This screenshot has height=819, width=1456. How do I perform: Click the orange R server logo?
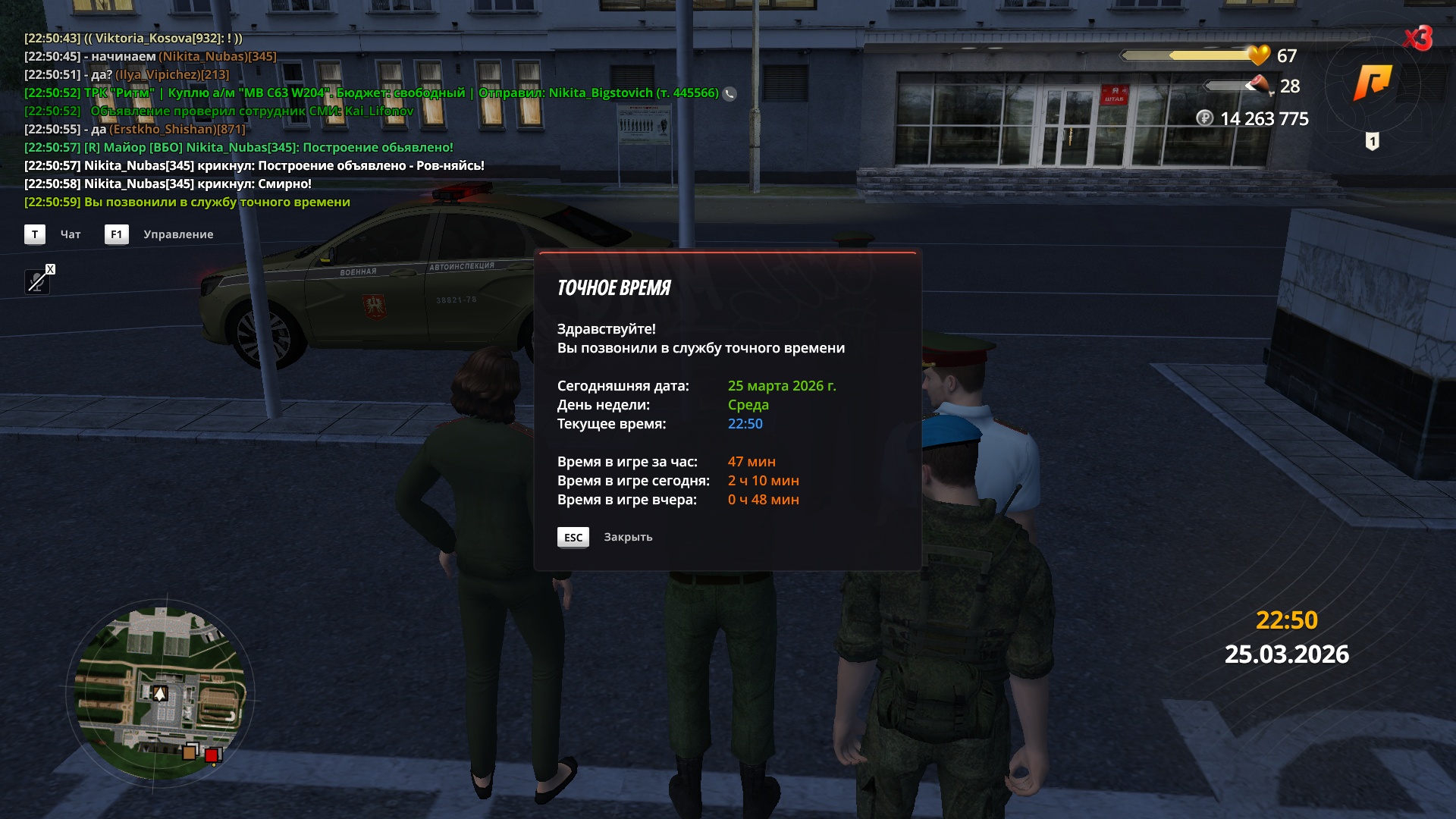point(1373,82)
